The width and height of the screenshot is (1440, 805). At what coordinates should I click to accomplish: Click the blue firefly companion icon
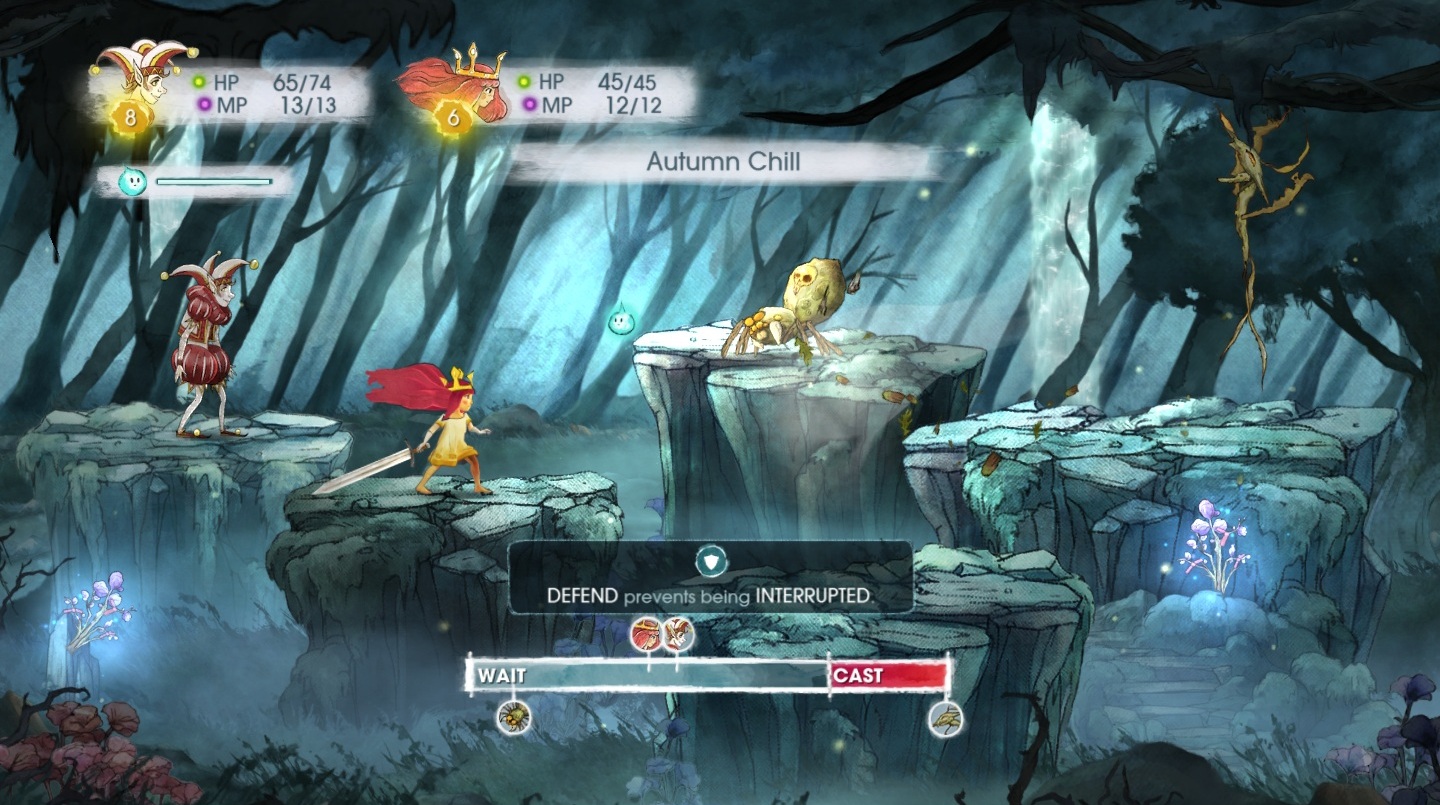tap(132, 181)
